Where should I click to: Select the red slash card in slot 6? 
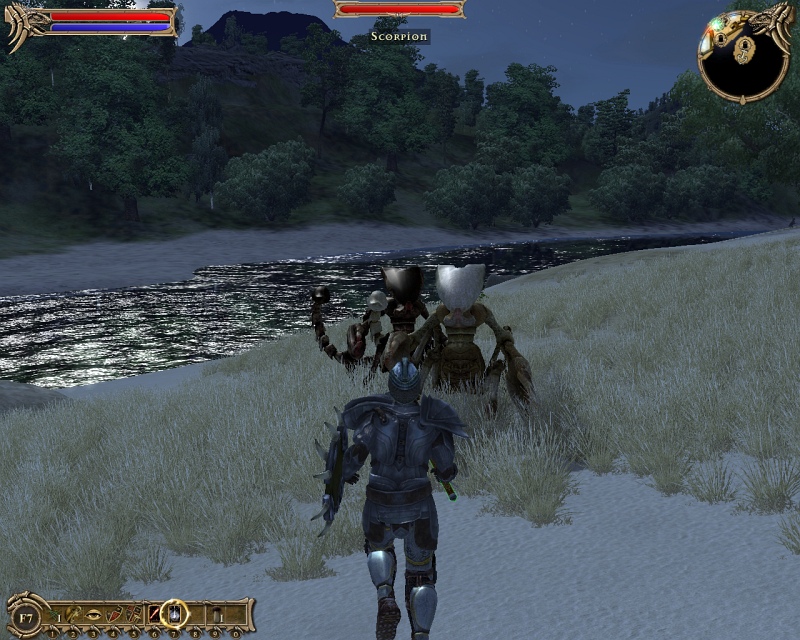[154, 612]
